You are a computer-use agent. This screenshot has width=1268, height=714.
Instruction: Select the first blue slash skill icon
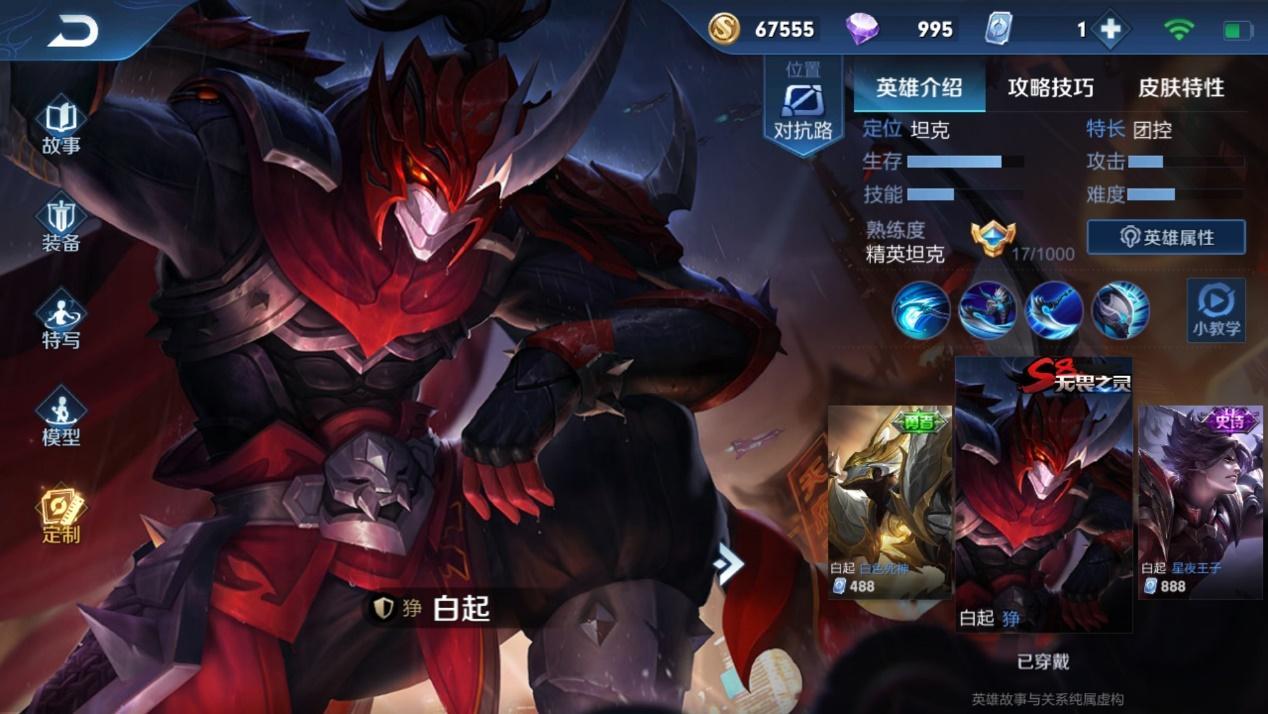(x=921, y=310)
